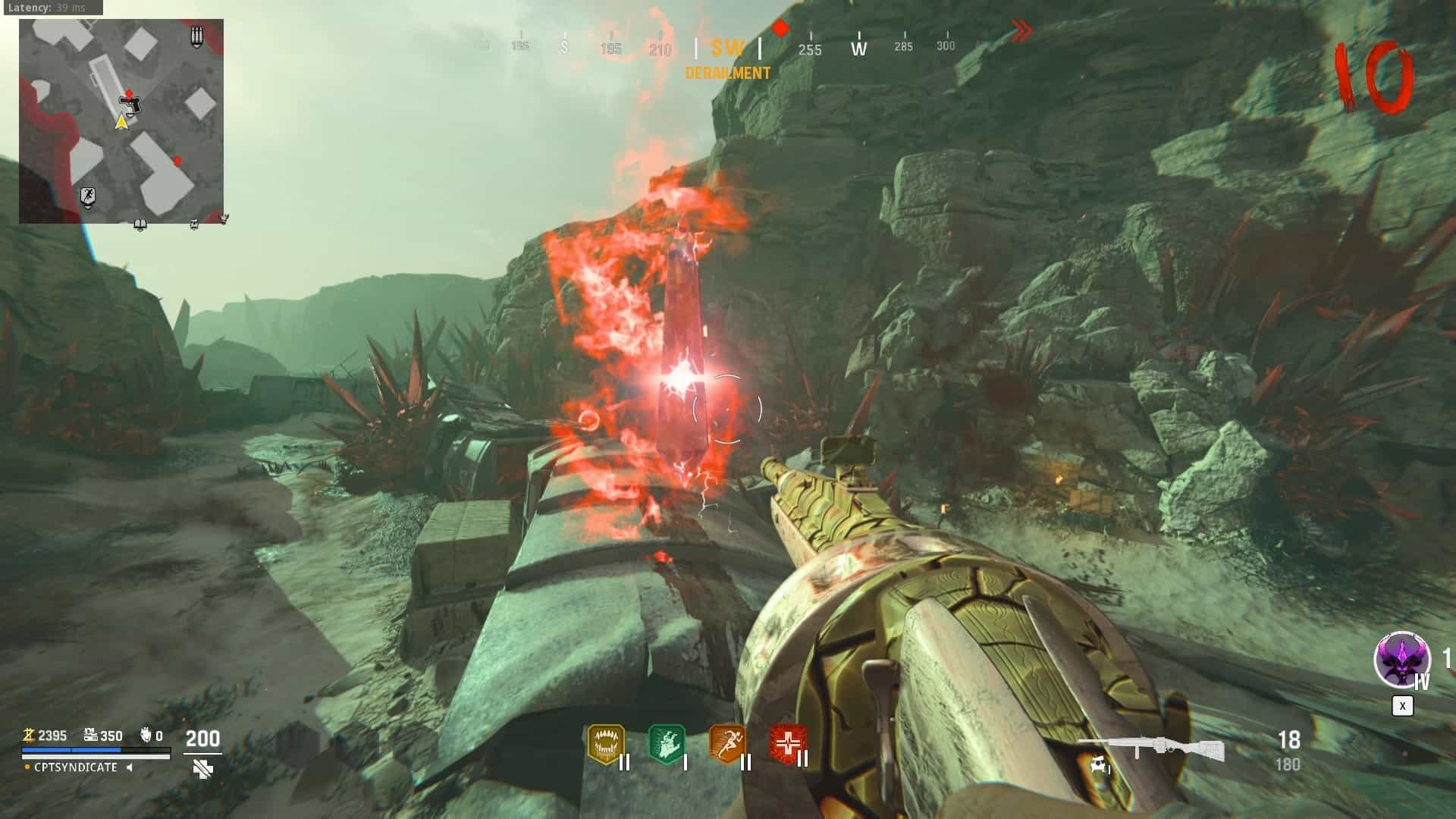
Task: Select the white rifle weapon icon
Action: (1151, 748)
